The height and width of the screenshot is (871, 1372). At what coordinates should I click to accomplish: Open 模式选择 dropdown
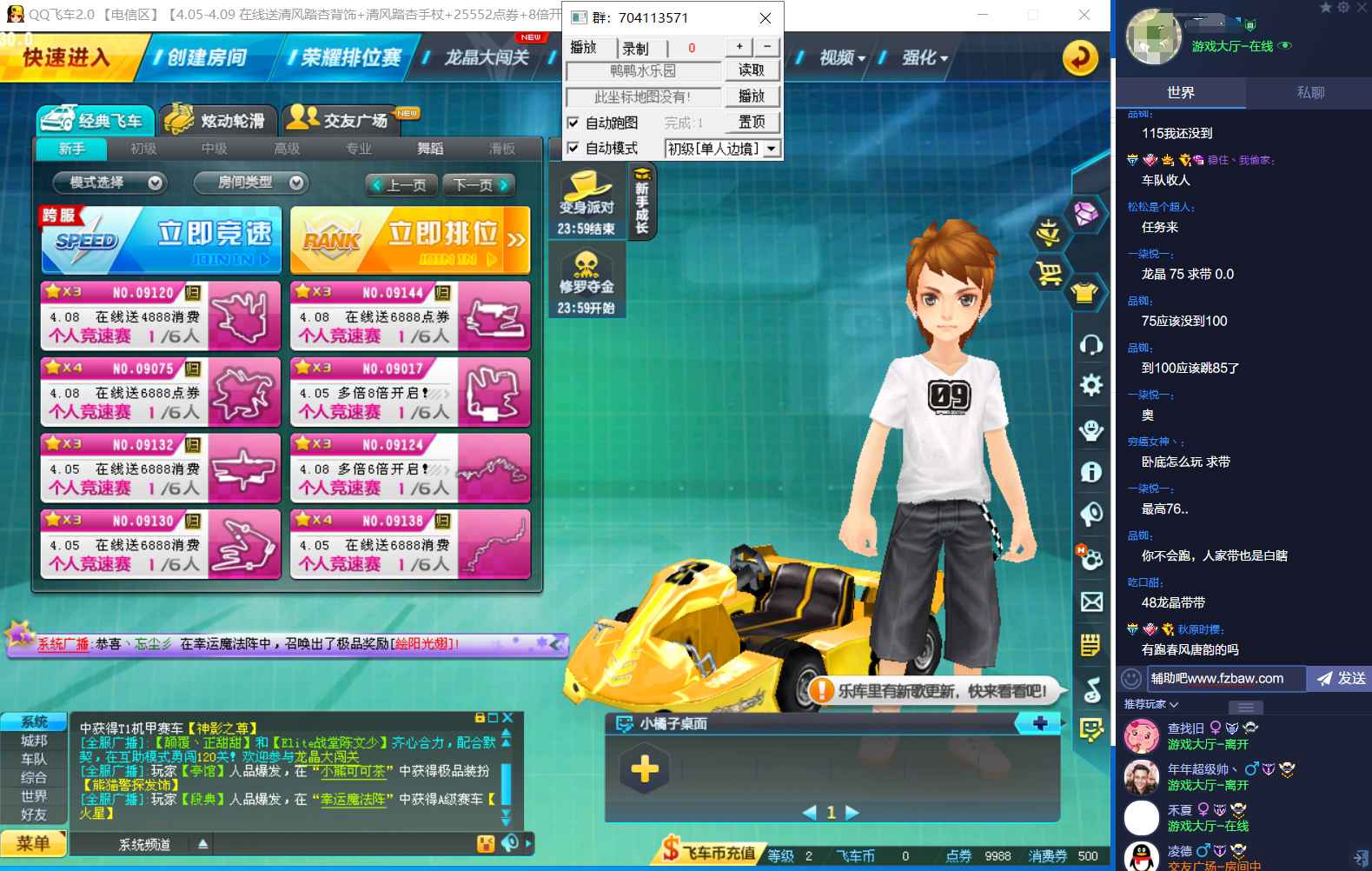coord(109,183)
